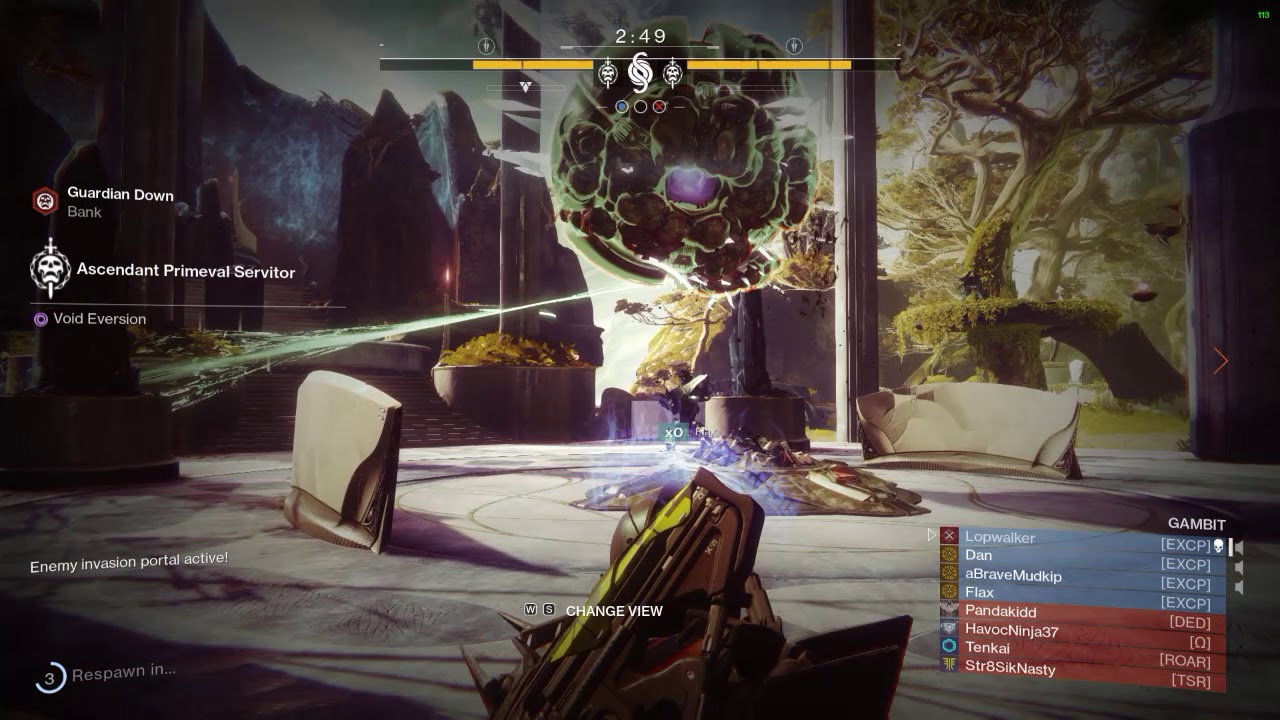Select Flax from the roster
1280x720 pixels.
[980, 592]
